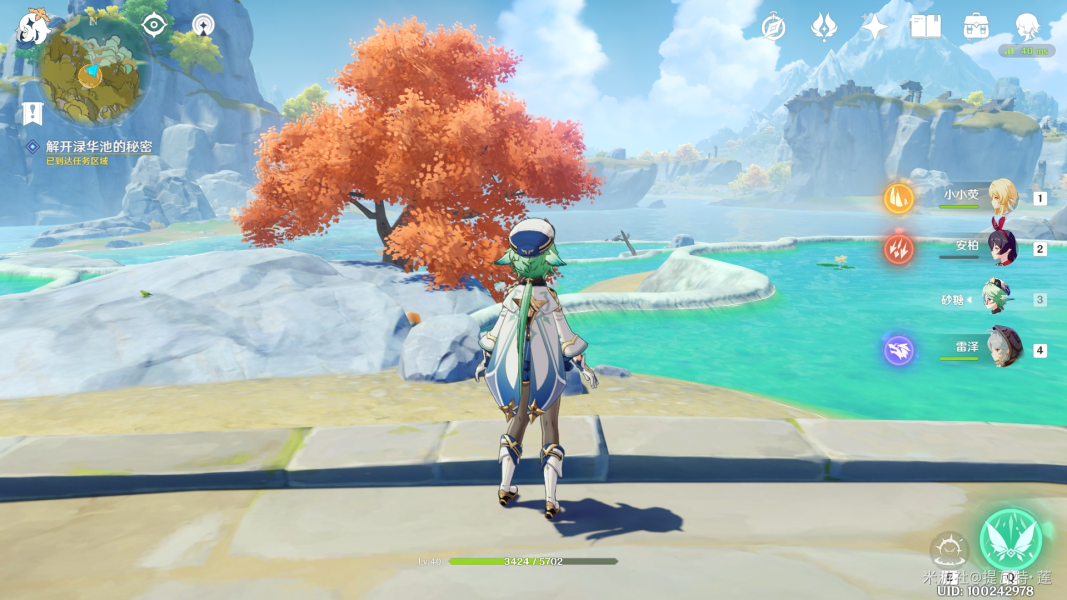1067x600 pixels.
Task: Select the 解开渌华池的秘密 quest tracker
Action: click(98, 147)
